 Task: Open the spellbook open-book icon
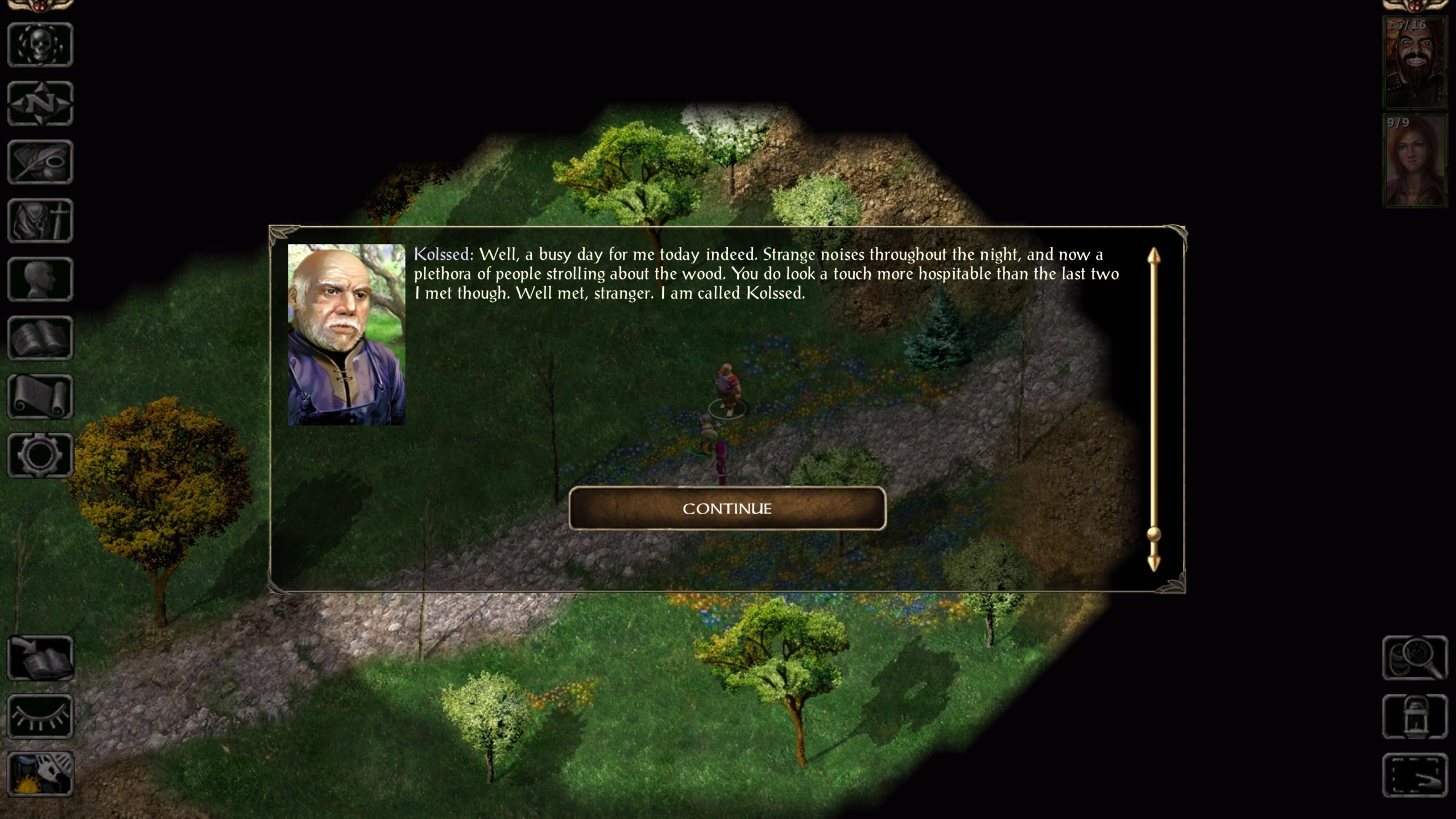[x=40, y=338]
